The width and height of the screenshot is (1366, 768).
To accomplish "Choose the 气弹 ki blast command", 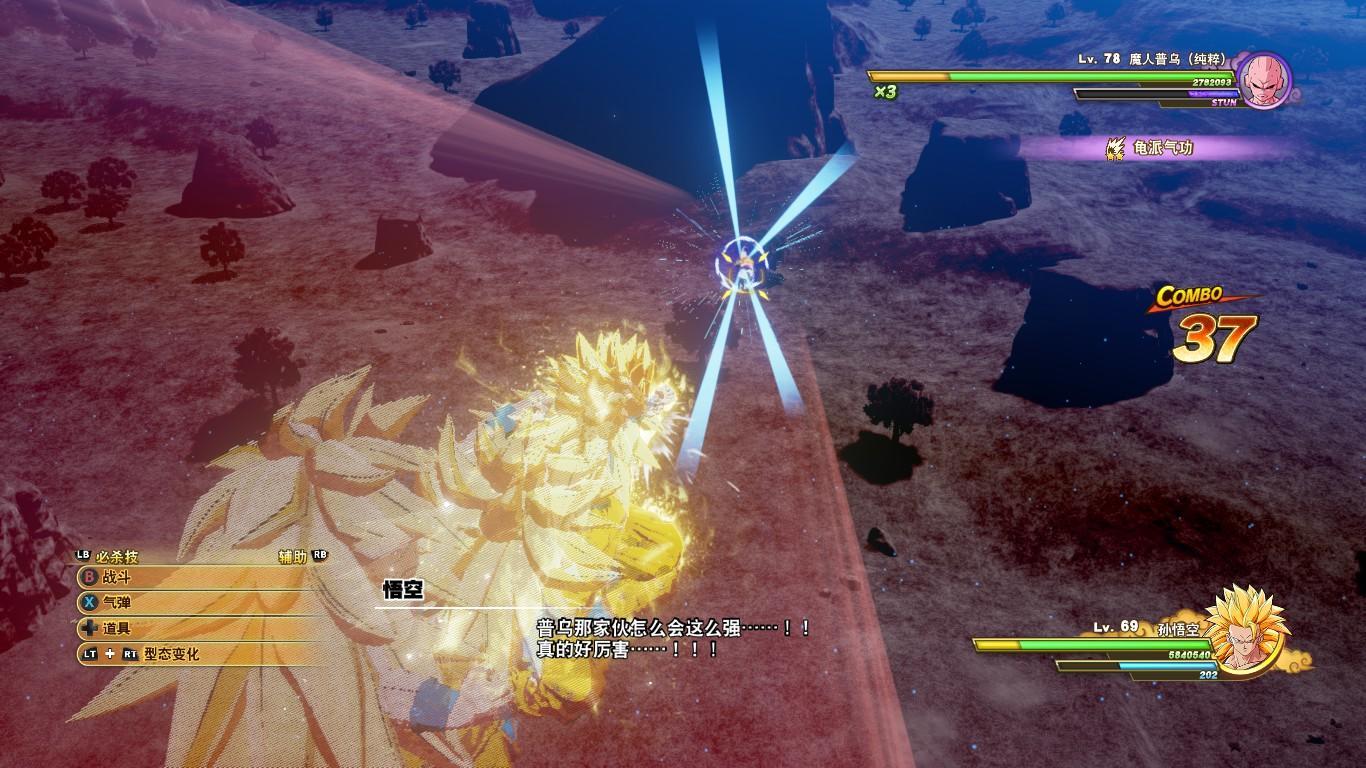I will (117, 603).
